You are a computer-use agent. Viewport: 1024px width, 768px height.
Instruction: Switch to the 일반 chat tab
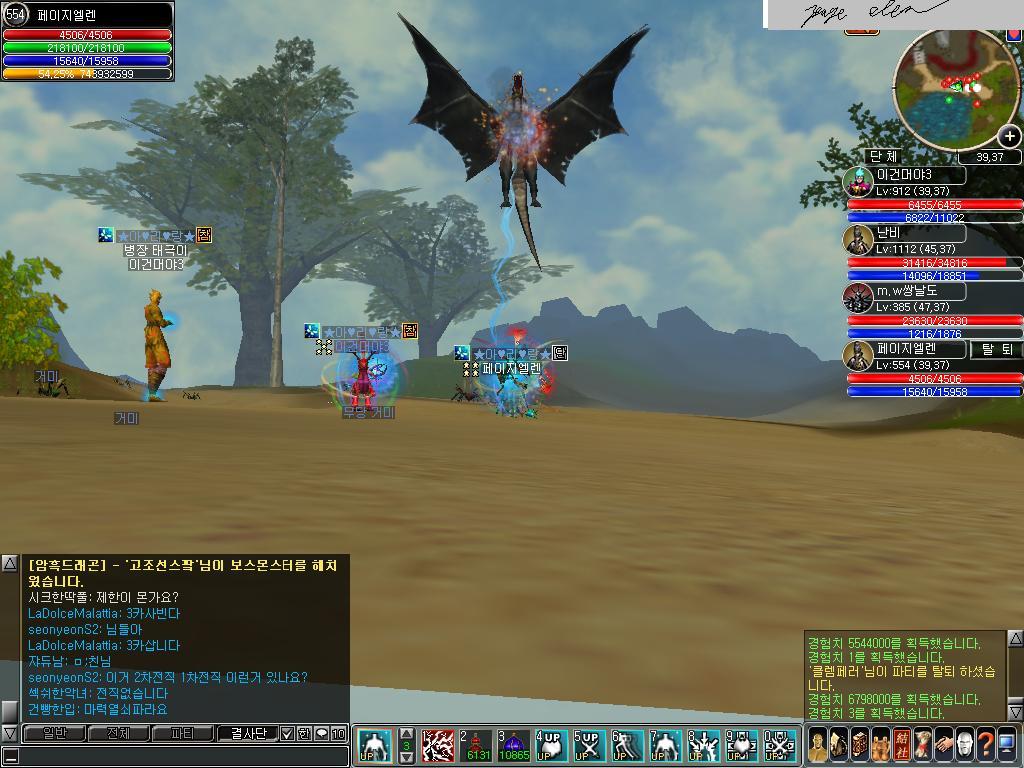coord(53,733)
